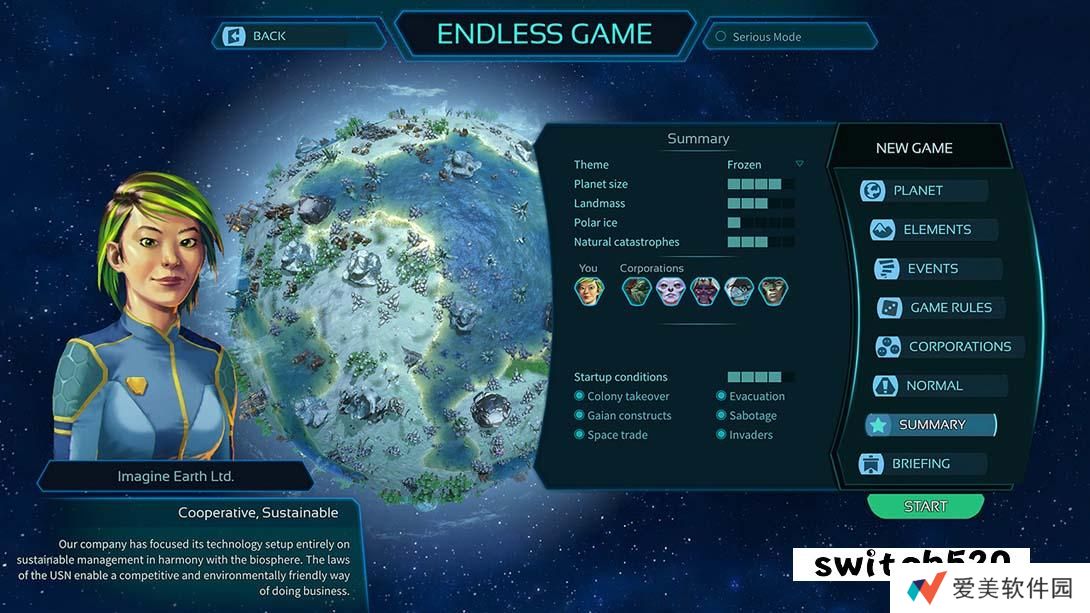Screen dimensions: 1090x613
Task: Select the GAME RULES section
Action: [x=949, y=307]
